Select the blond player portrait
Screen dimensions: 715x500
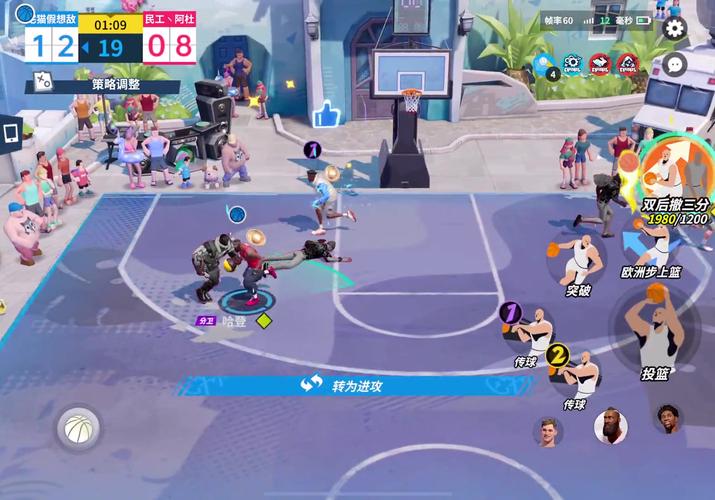tap(549, 431)
